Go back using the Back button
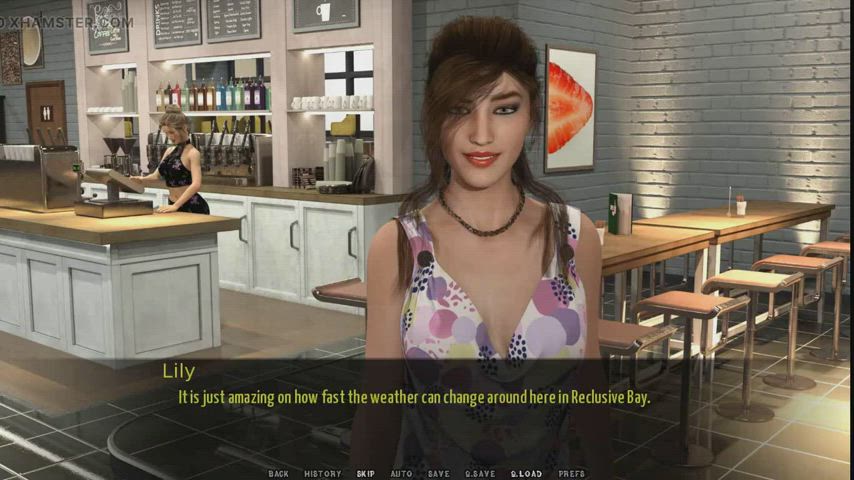Viewport: 854px width, 480px height. [278, 474]
